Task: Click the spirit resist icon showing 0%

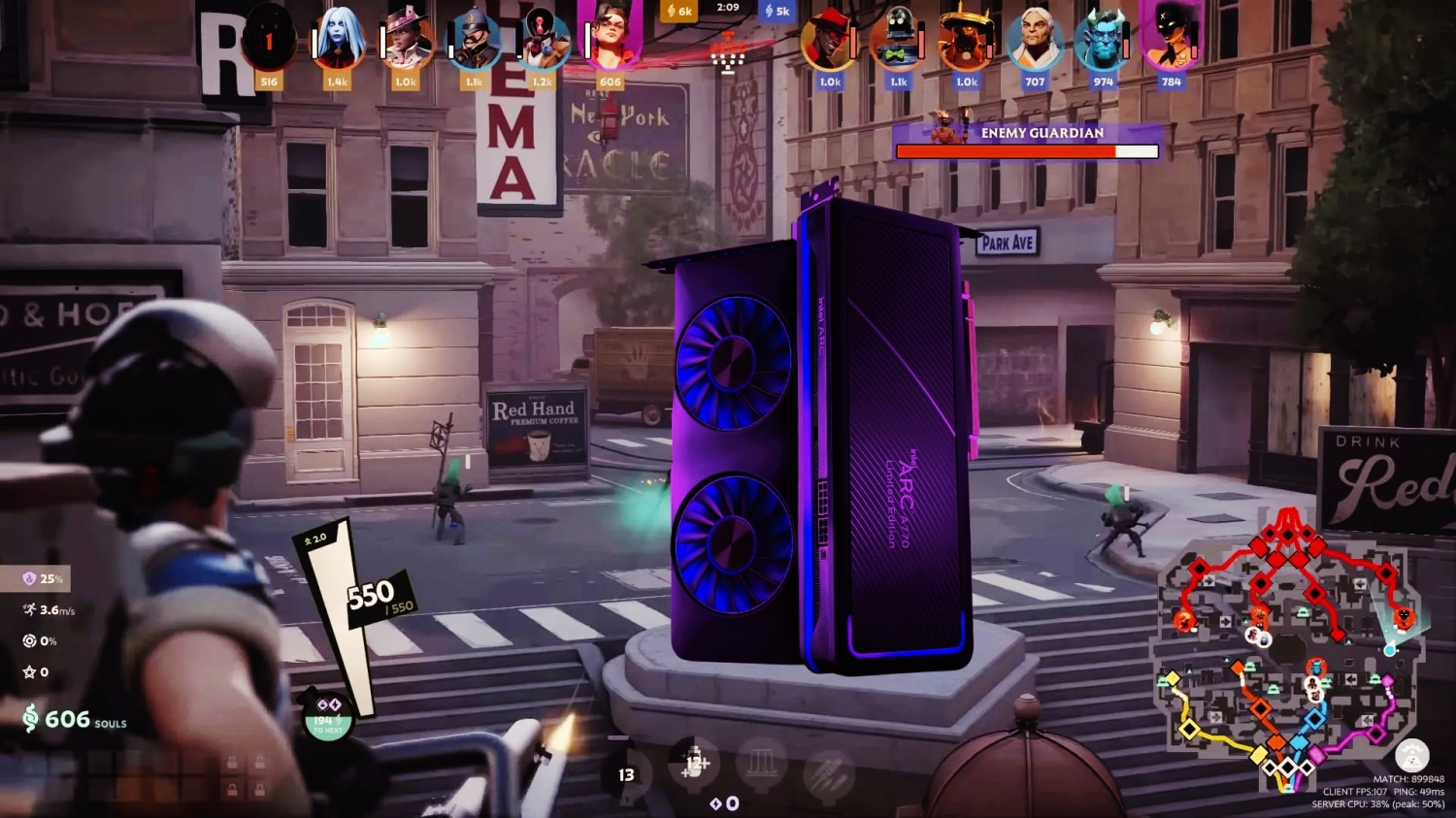Action: click(28, 640)
